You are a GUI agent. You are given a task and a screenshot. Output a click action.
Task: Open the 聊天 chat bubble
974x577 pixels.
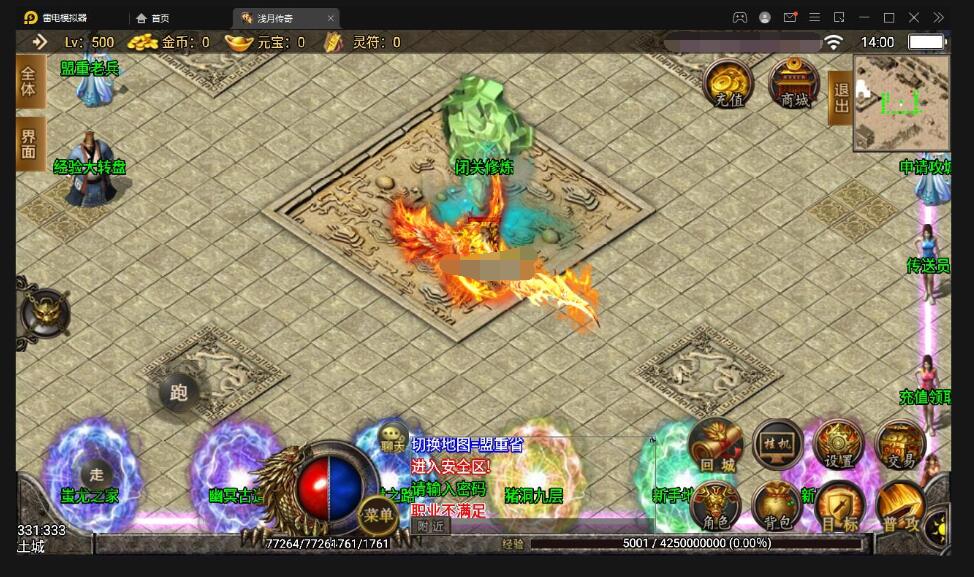[393, 443]
